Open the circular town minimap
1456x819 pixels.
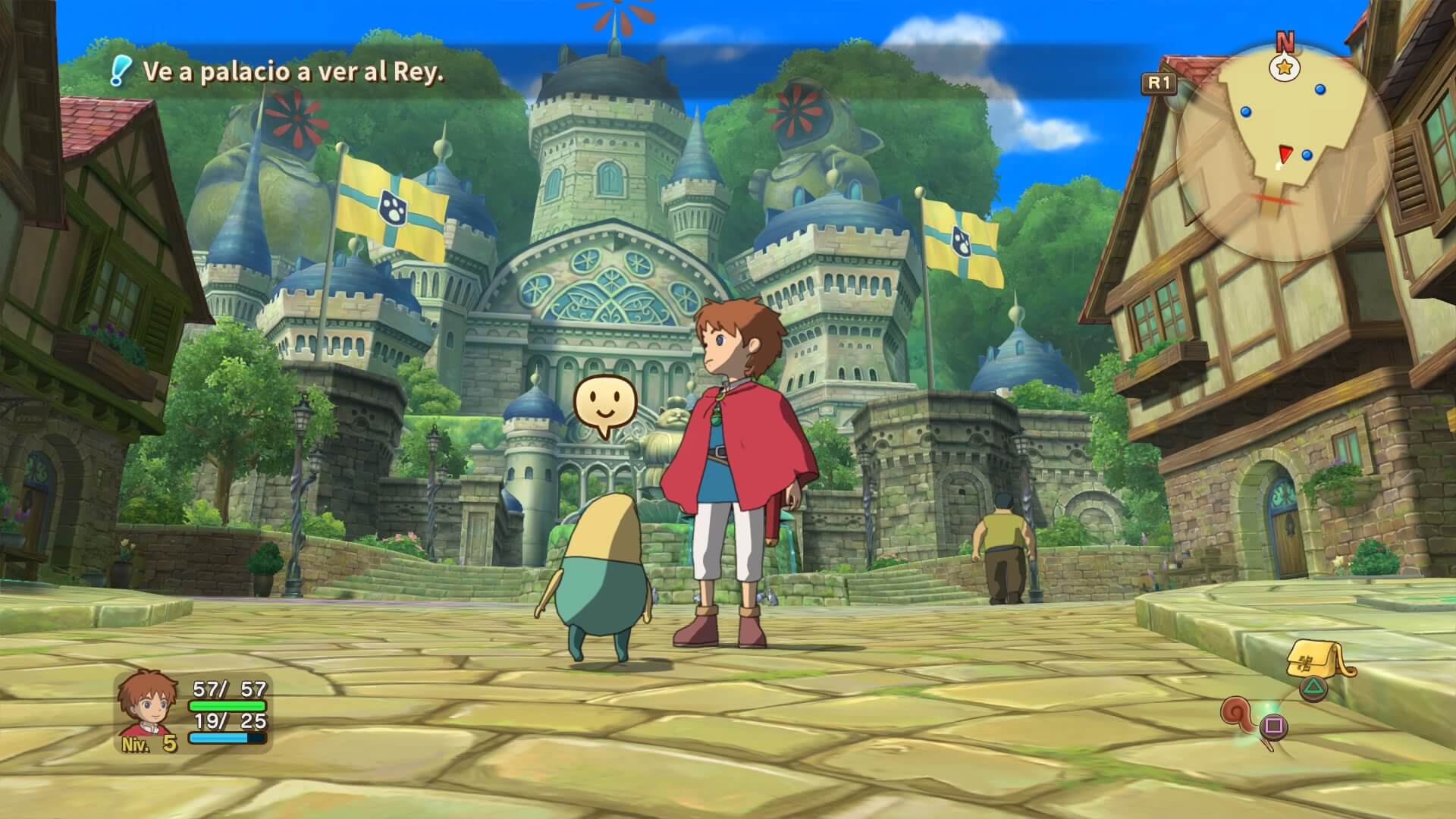1283,152
